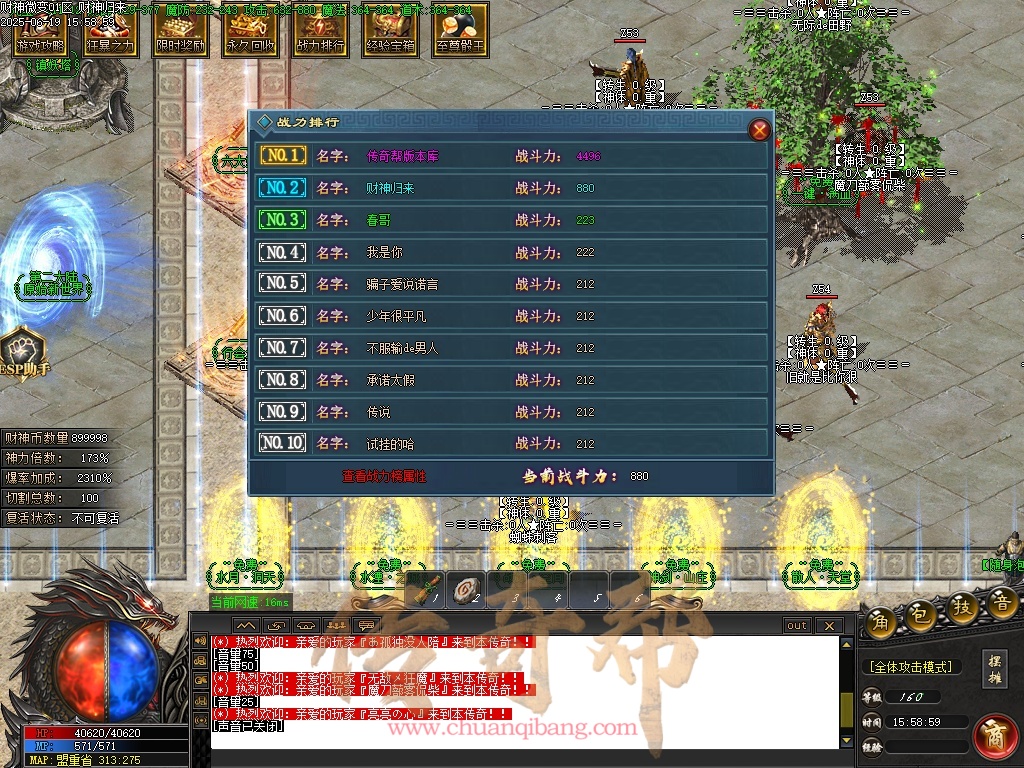The image size is (1024, 768).
Task: Click the 战力排行 power ranking icon
Action: 320,32
